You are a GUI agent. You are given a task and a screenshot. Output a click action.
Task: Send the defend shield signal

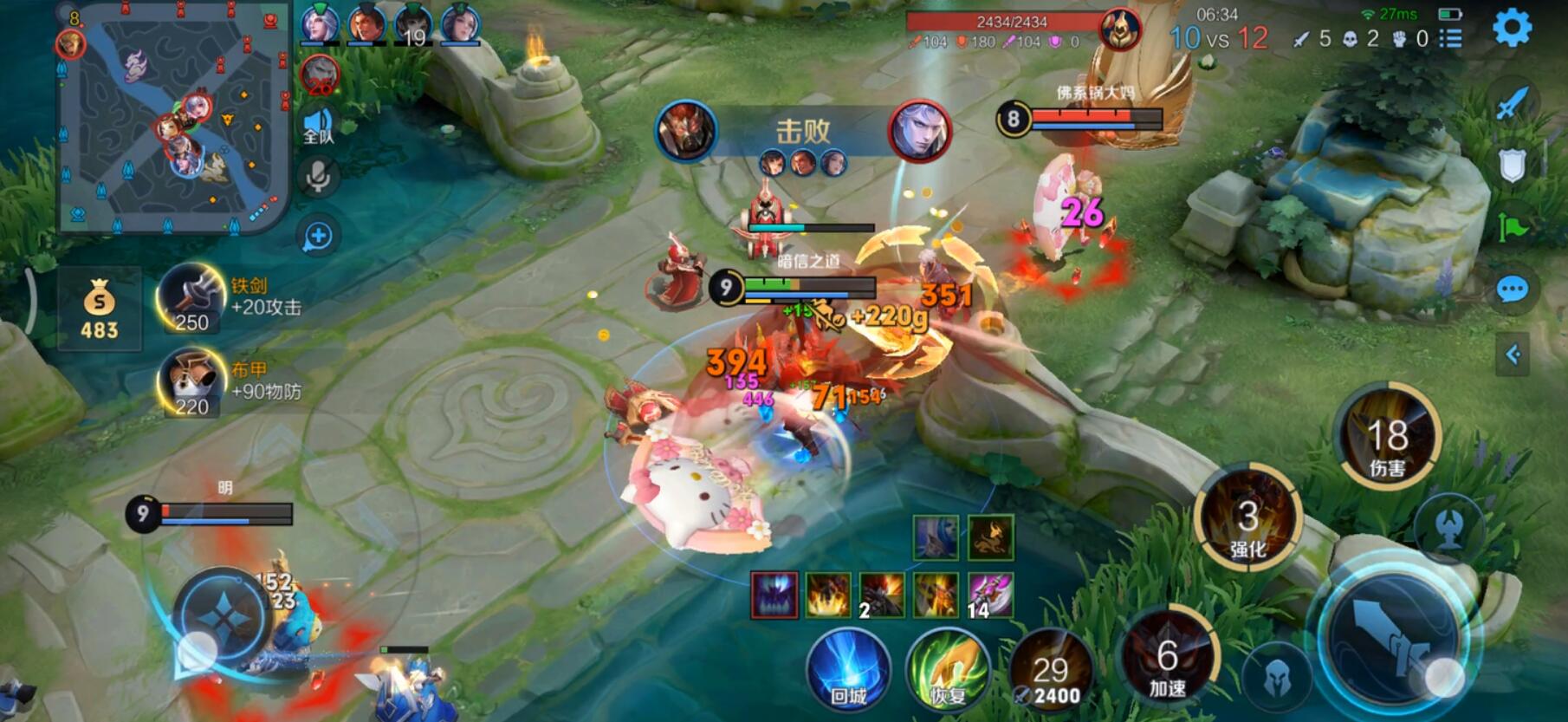pyautogui.click(x=1512, y=166)
